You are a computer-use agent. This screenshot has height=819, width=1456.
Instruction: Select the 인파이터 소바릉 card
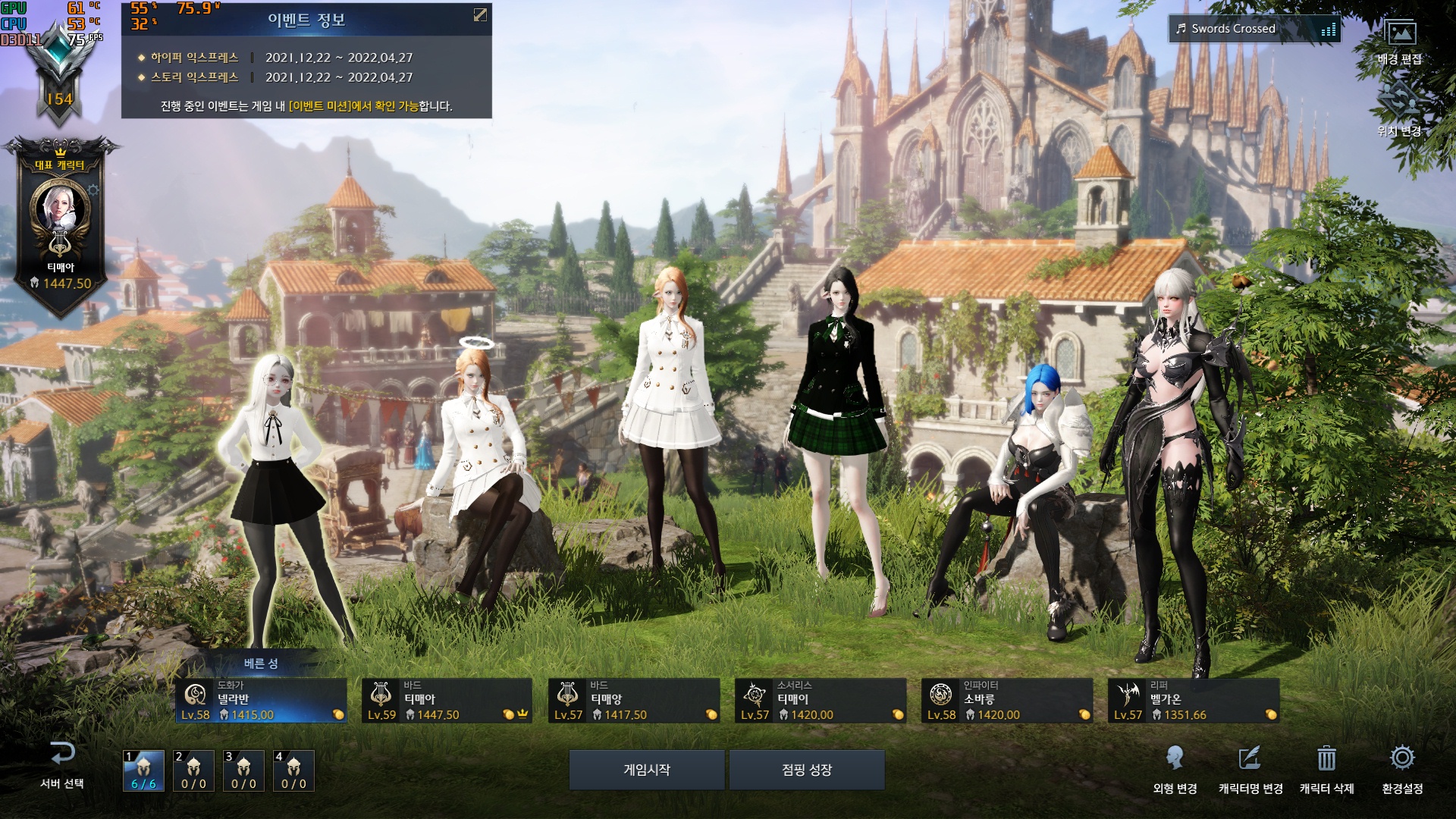click(1007, 701)
